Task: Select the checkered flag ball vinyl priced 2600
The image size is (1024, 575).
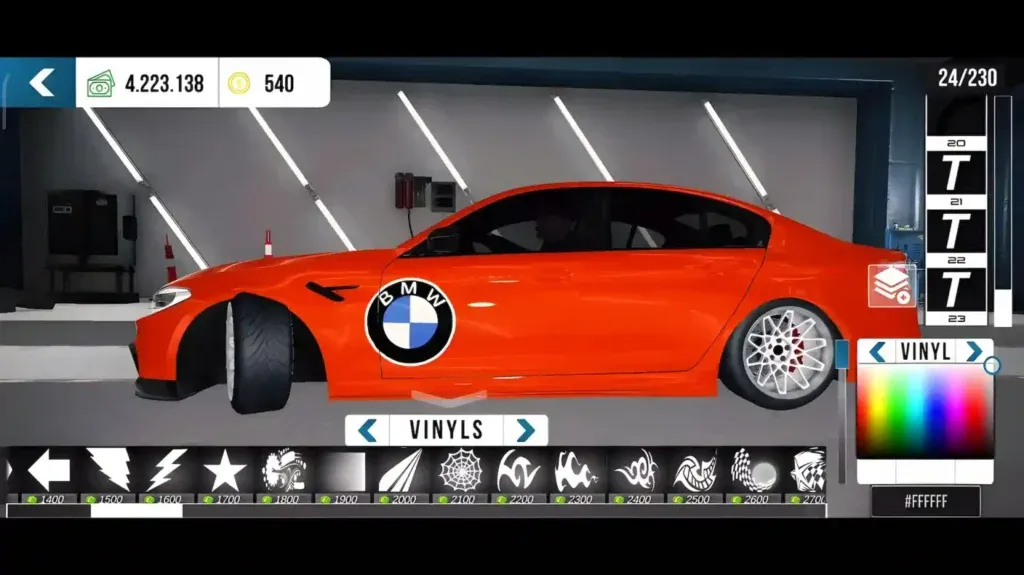Action: (x=755, y=469)
